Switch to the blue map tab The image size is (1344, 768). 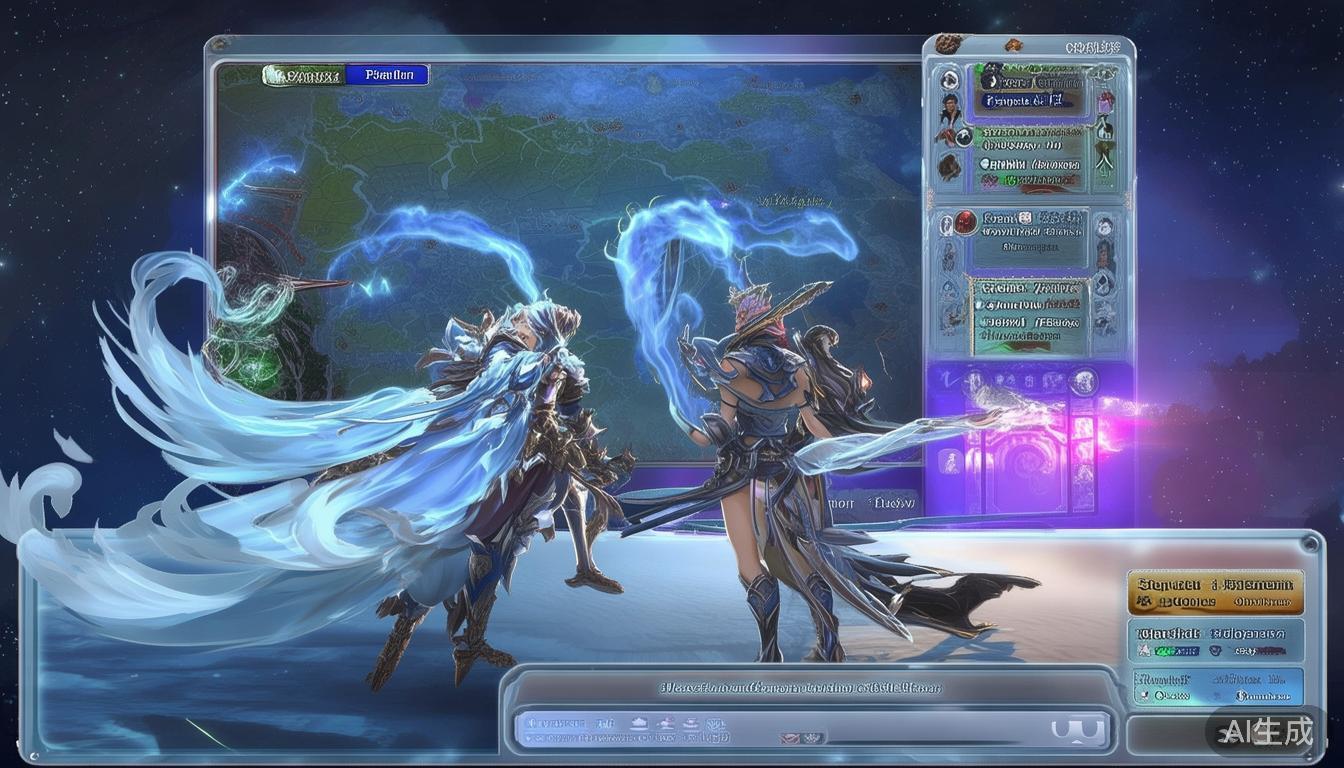click(x=387, y=75)
